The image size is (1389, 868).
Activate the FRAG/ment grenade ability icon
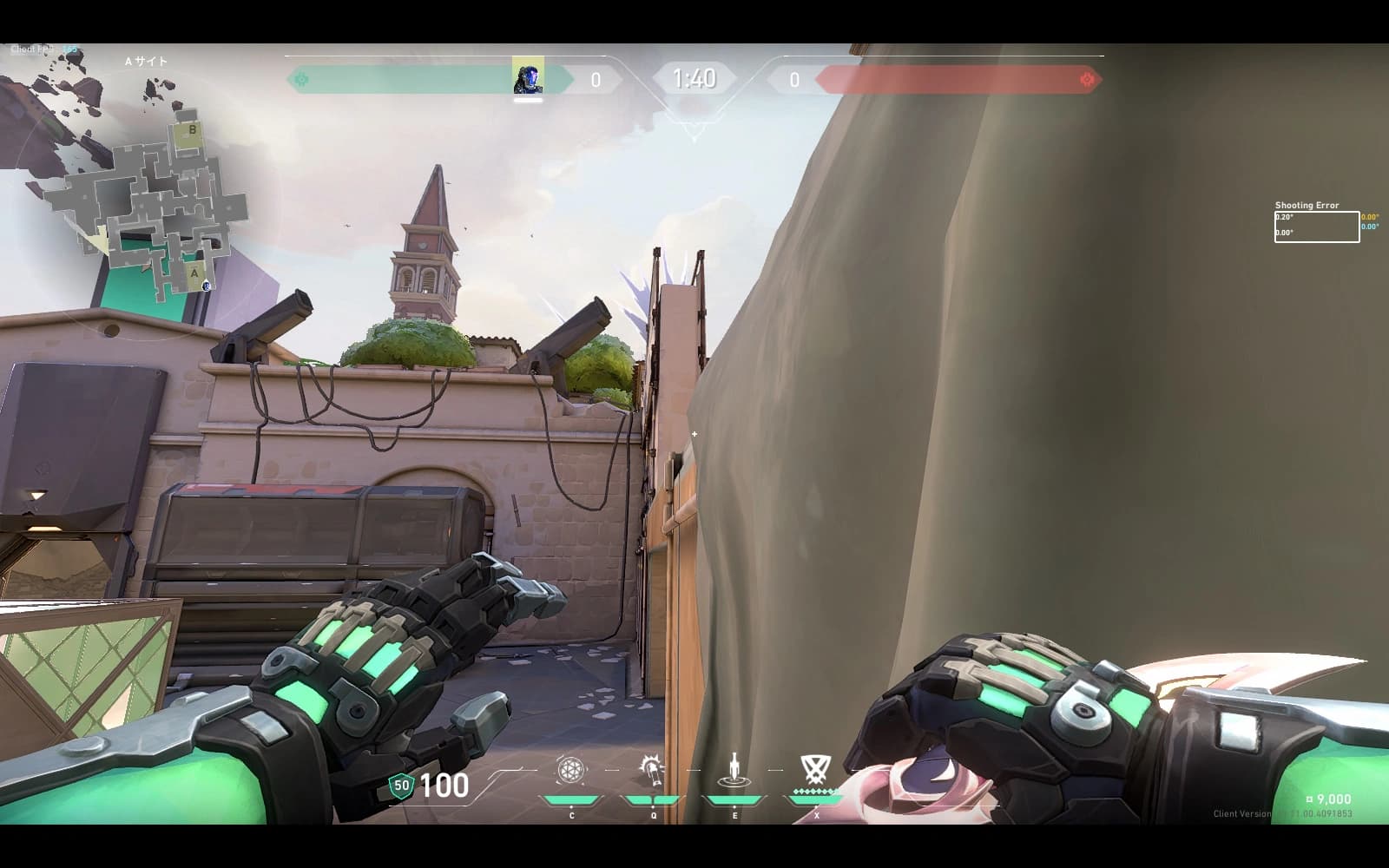click(x=570, y=771)
